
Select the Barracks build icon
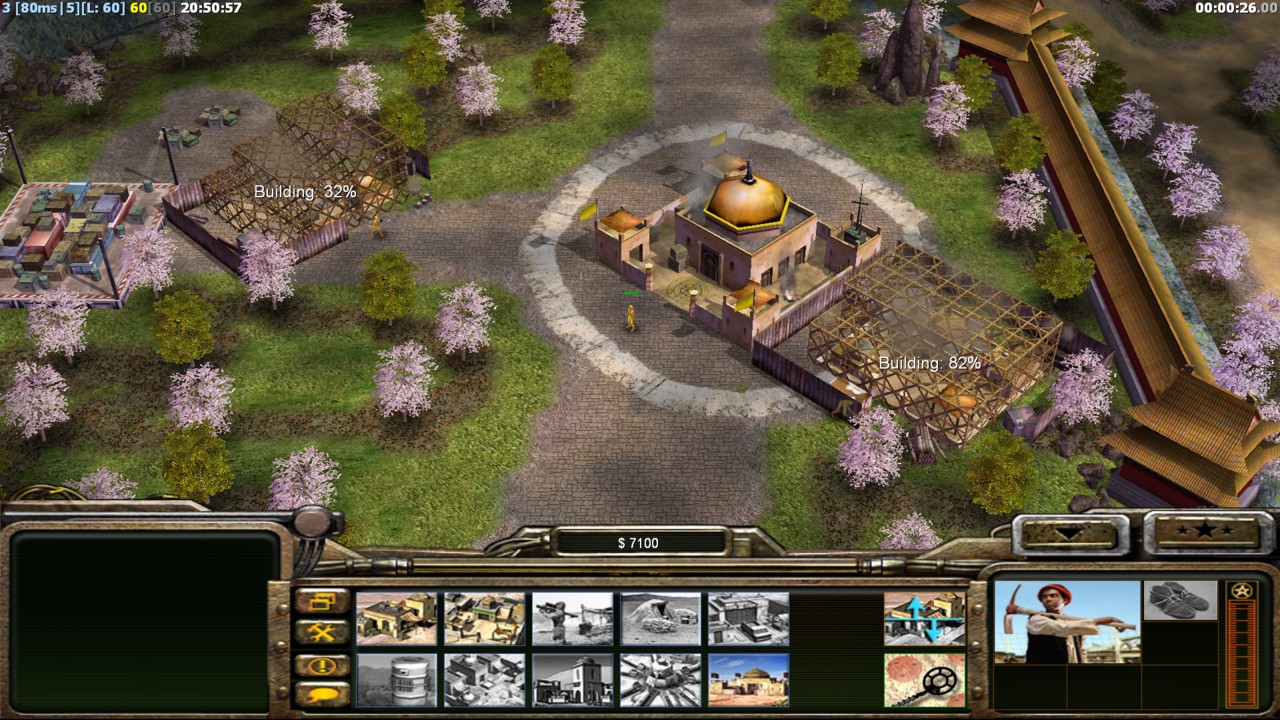(x=484, y=619)
